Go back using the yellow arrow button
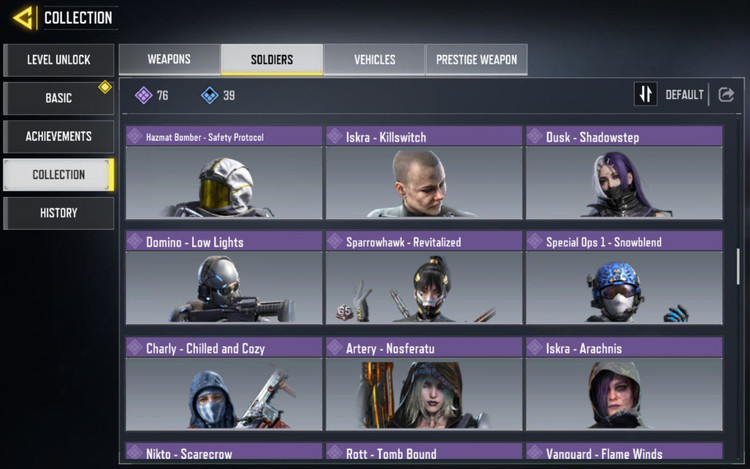Screen dimensions: 750x469 [x=24, y=17]
